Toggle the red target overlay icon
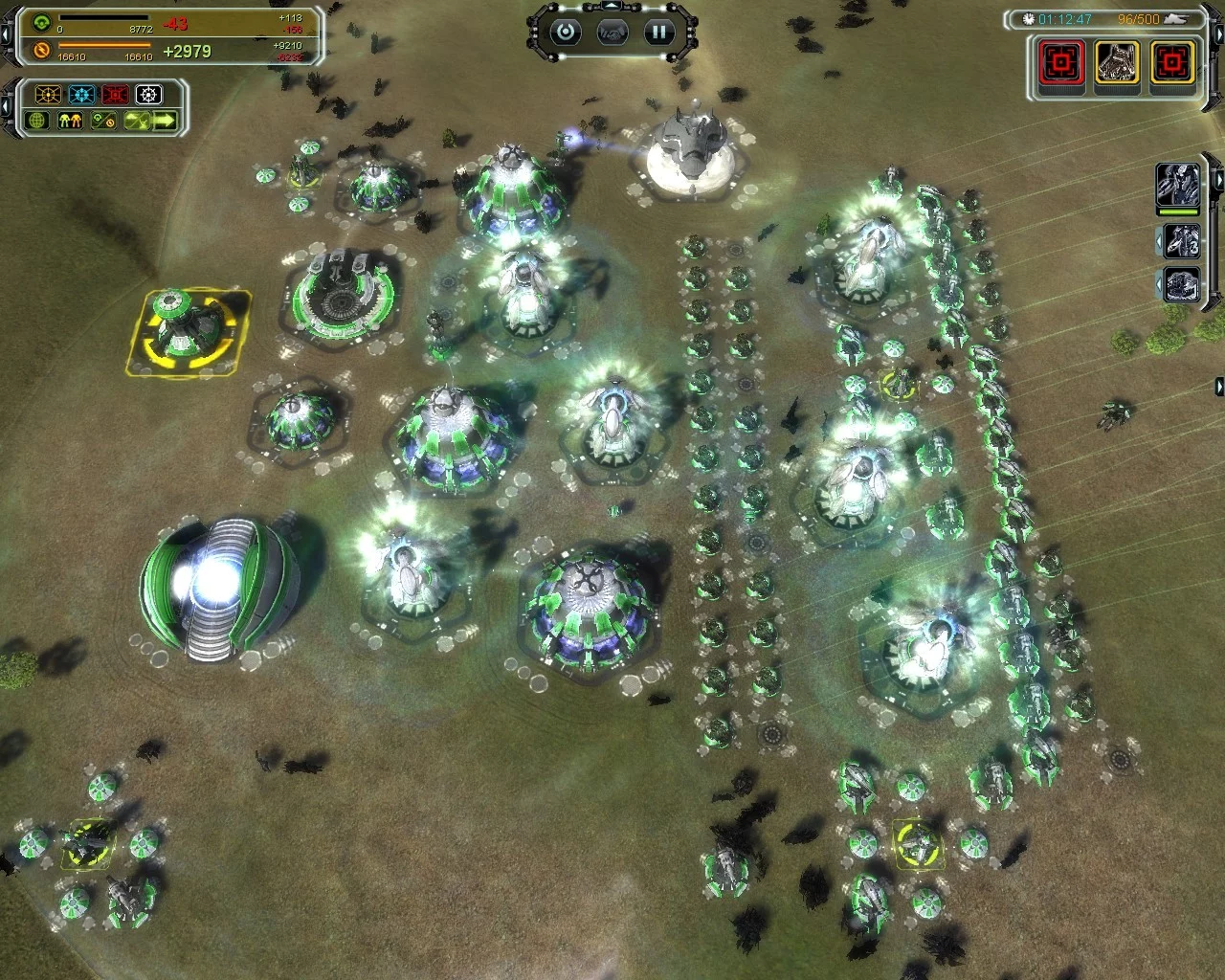The height and width of the screenshot is (980, 1225). pyautogui.click(x=115, y=95)
